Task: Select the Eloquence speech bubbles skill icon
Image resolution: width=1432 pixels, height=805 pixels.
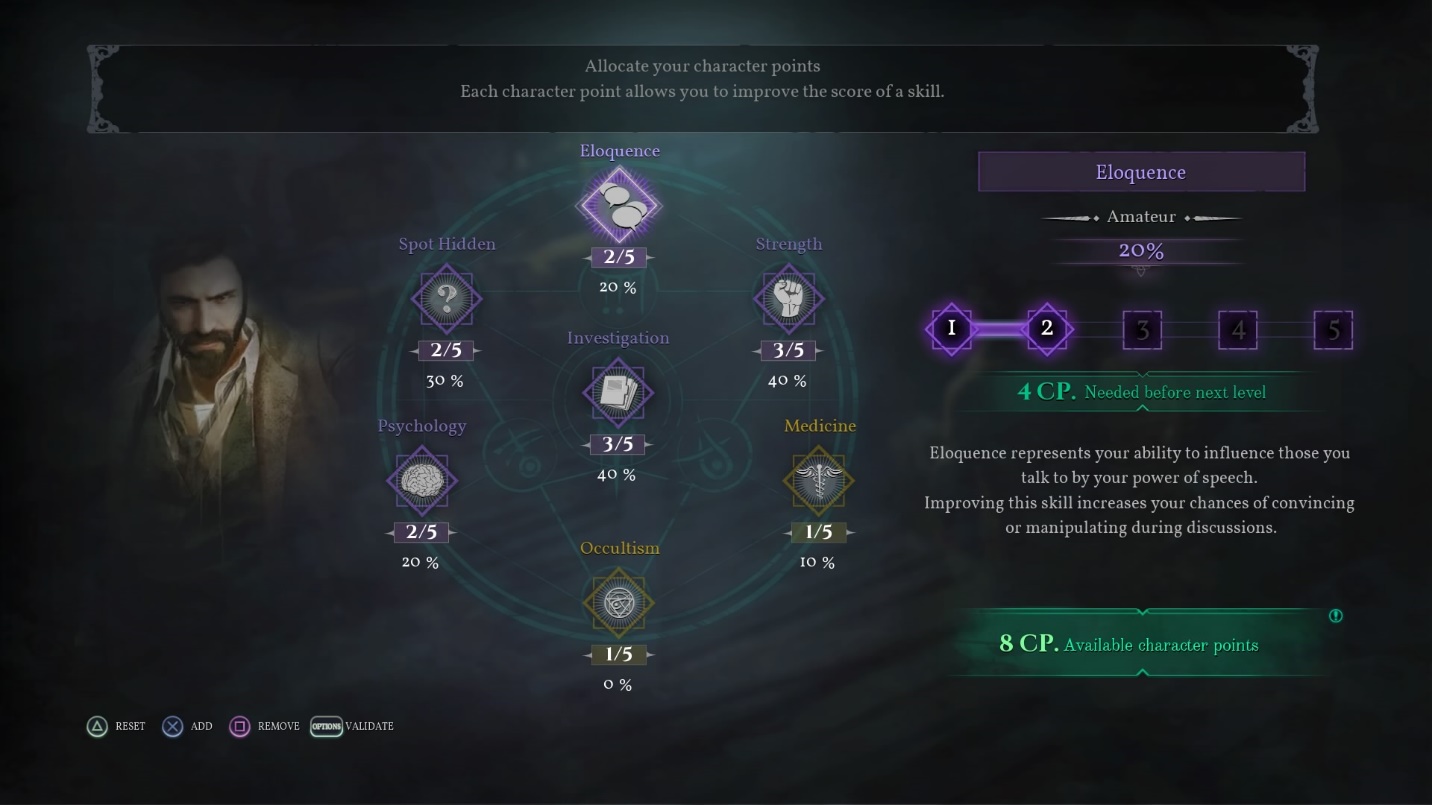Action: [619, 205]
